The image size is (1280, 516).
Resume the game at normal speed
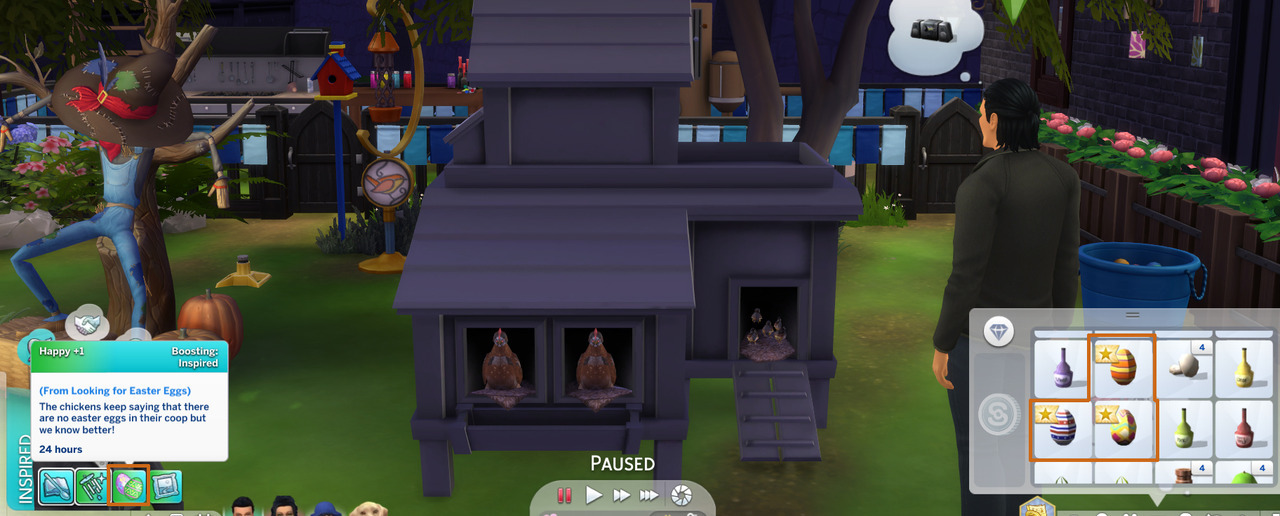tap(594, 495)
